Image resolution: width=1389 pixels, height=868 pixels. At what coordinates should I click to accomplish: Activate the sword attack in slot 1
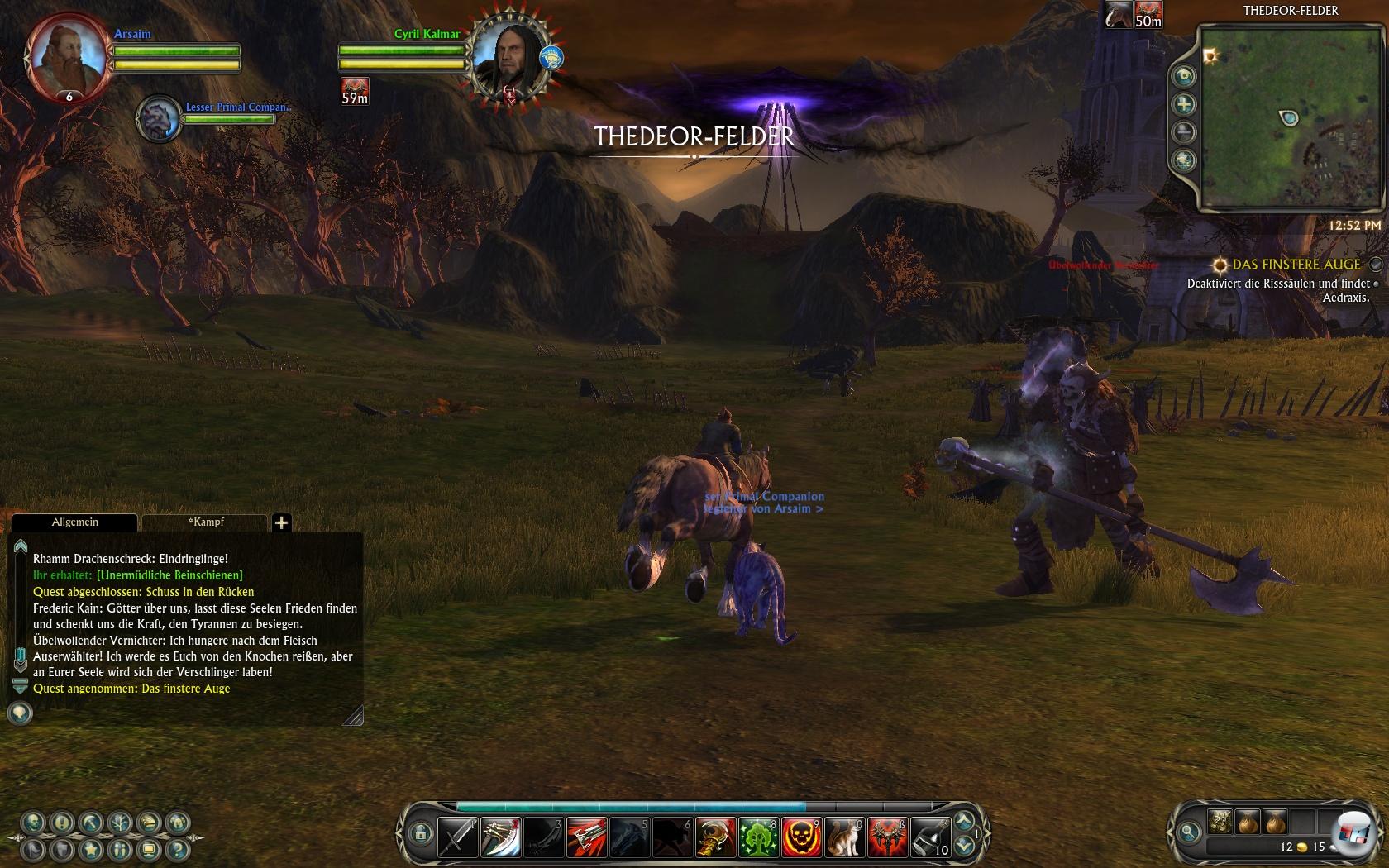pyautogui.click(x=457, y=837)
